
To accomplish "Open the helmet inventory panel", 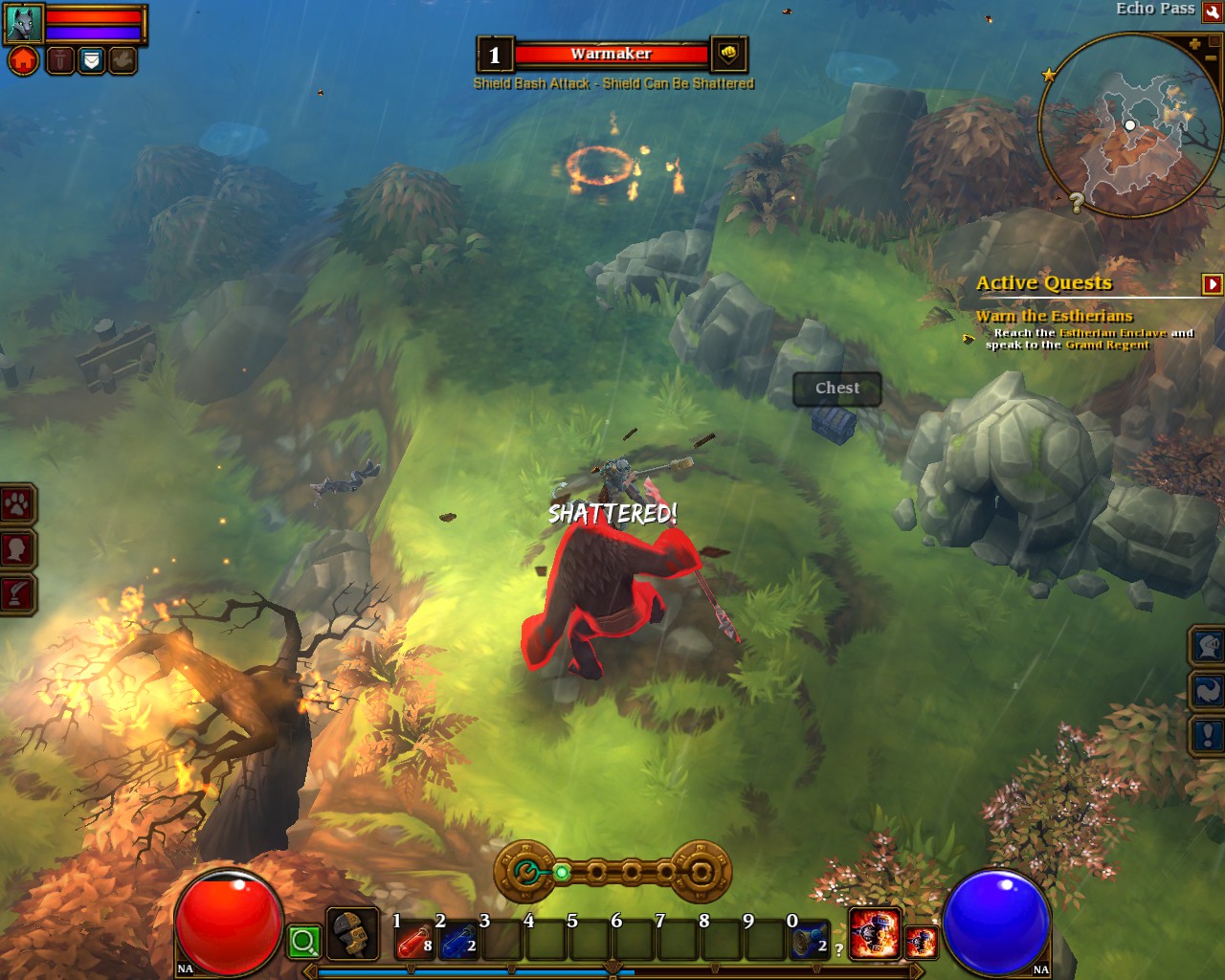I will [1208, 646].
